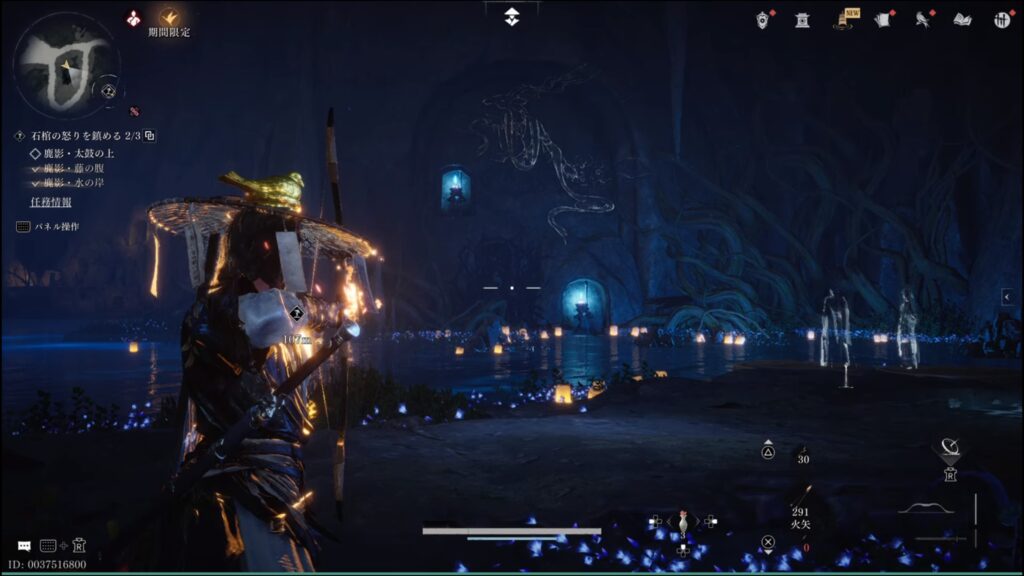Select the bow weapon slot
The width and height of the screenshot is (1024, 576).
tap(925, 510)
